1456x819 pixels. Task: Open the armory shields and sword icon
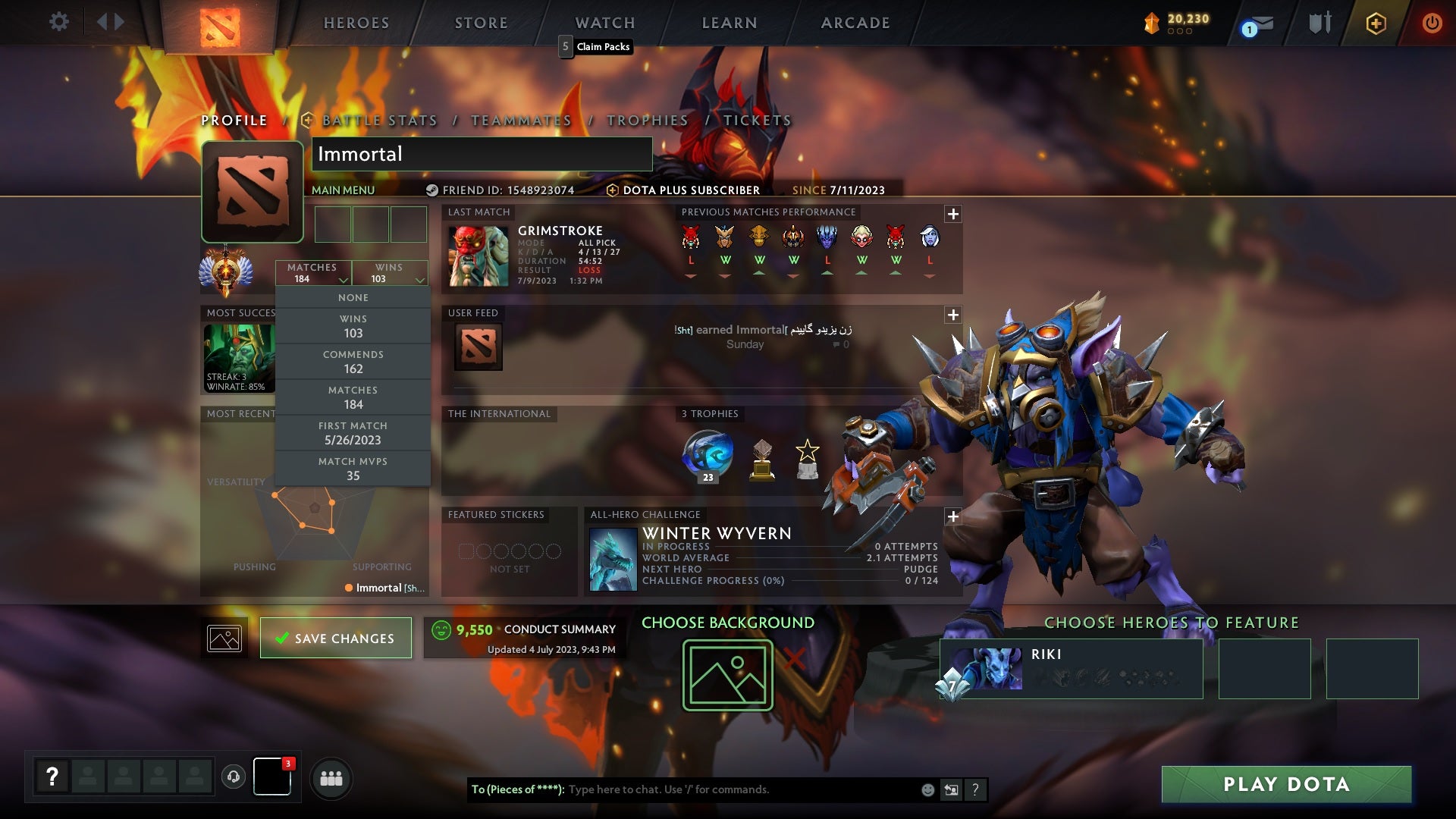1319,22
